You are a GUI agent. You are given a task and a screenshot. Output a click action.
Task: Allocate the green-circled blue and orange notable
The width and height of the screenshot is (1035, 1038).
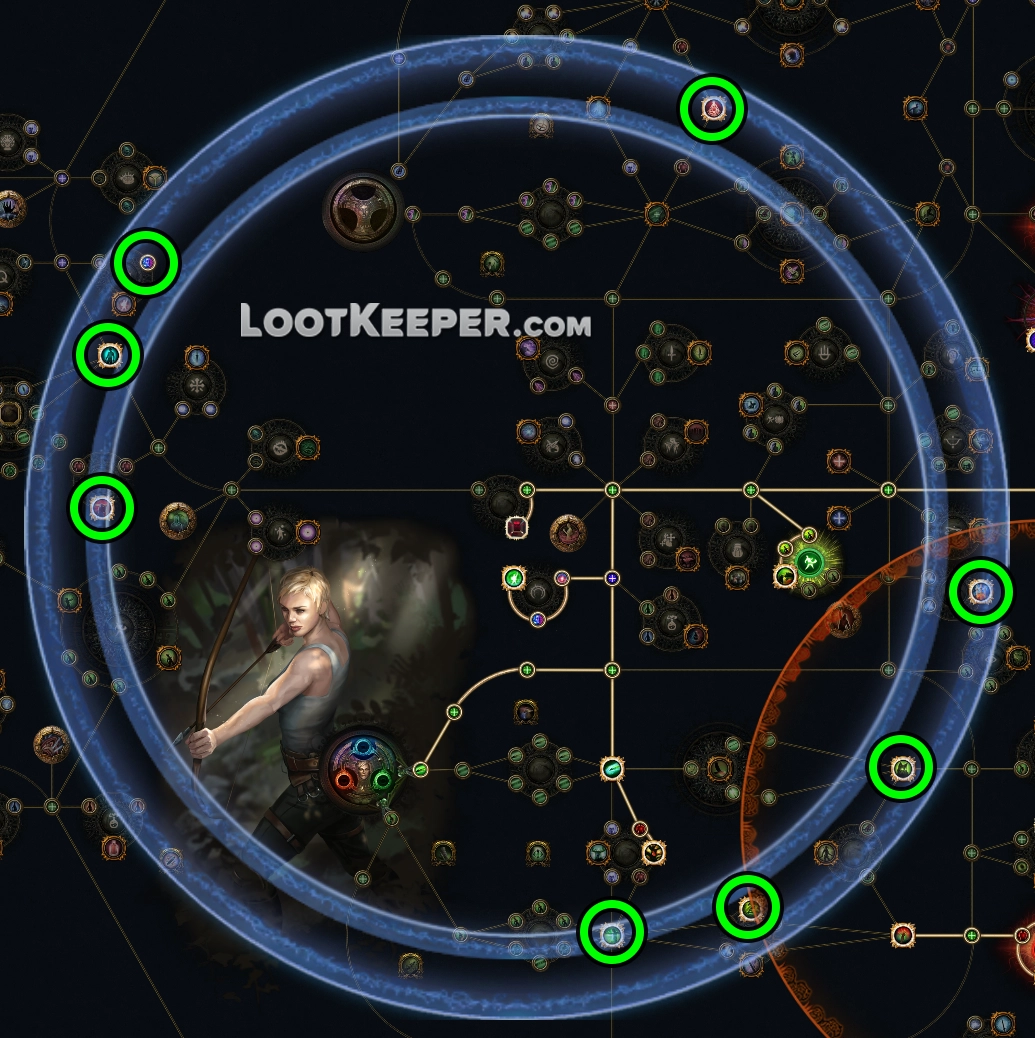pyautogui.click(x=981, y=593)
